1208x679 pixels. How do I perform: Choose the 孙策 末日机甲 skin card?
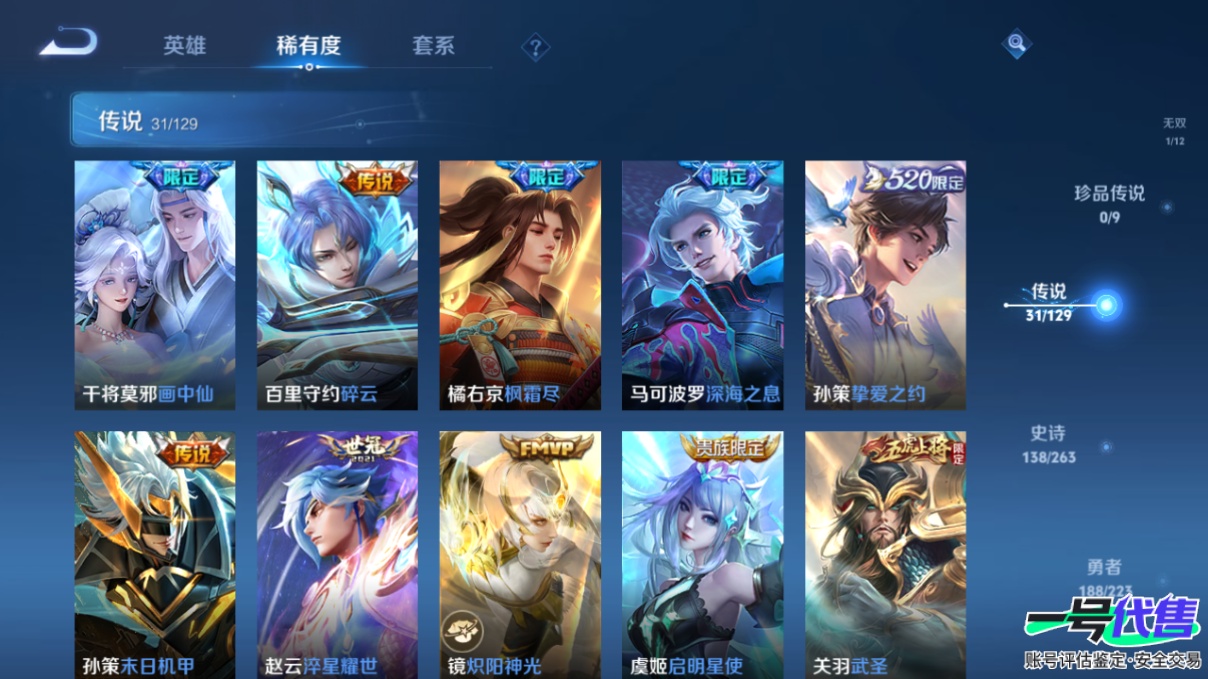pyautogui.click(x=155, y=555)
